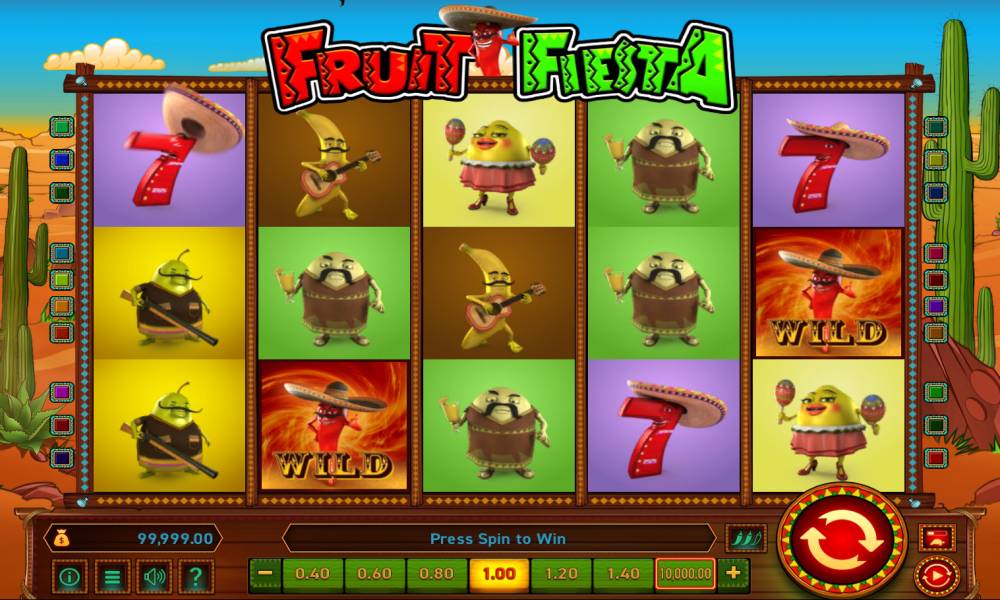The height and width of the screenshot is (600, 1000).
Task: Click the small red button above autoplay
Action: 937,538
